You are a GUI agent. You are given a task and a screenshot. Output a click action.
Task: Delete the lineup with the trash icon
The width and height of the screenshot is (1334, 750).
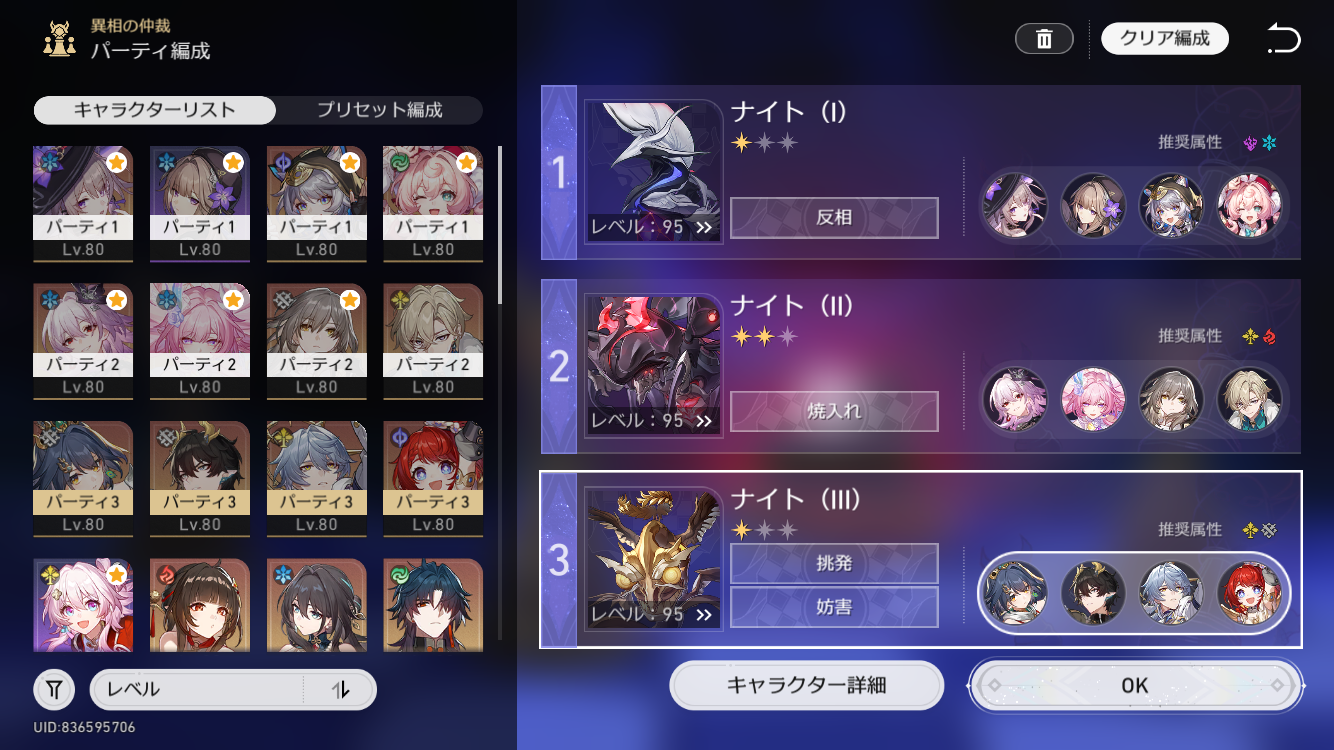click(x=1044, y=39)
